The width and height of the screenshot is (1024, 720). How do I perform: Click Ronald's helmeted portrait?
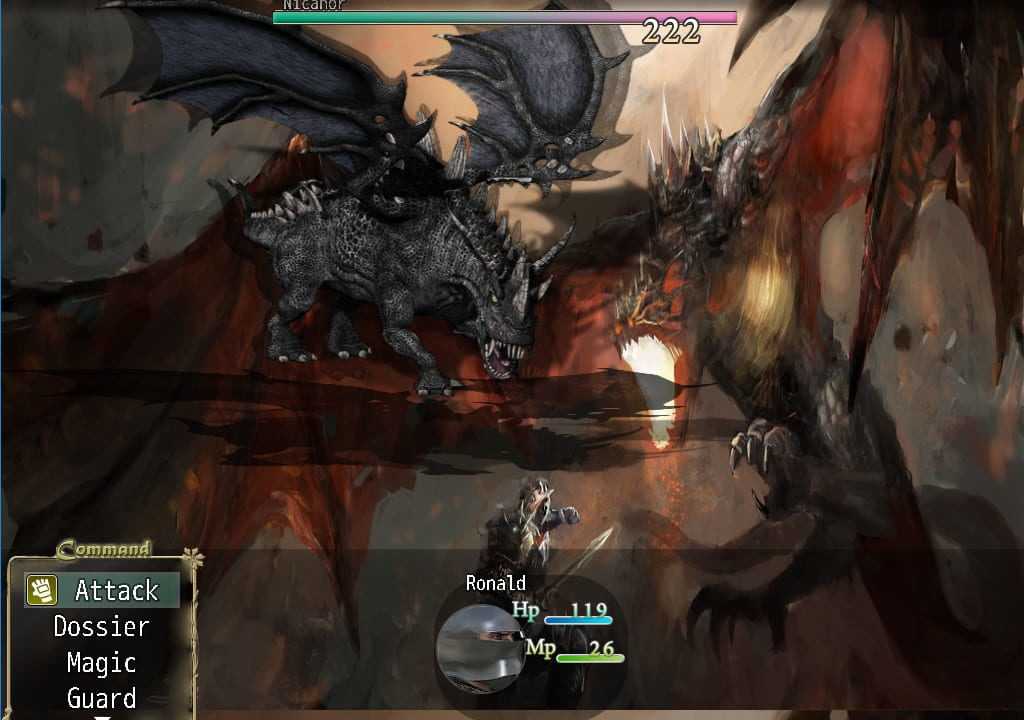pos(481,647)
